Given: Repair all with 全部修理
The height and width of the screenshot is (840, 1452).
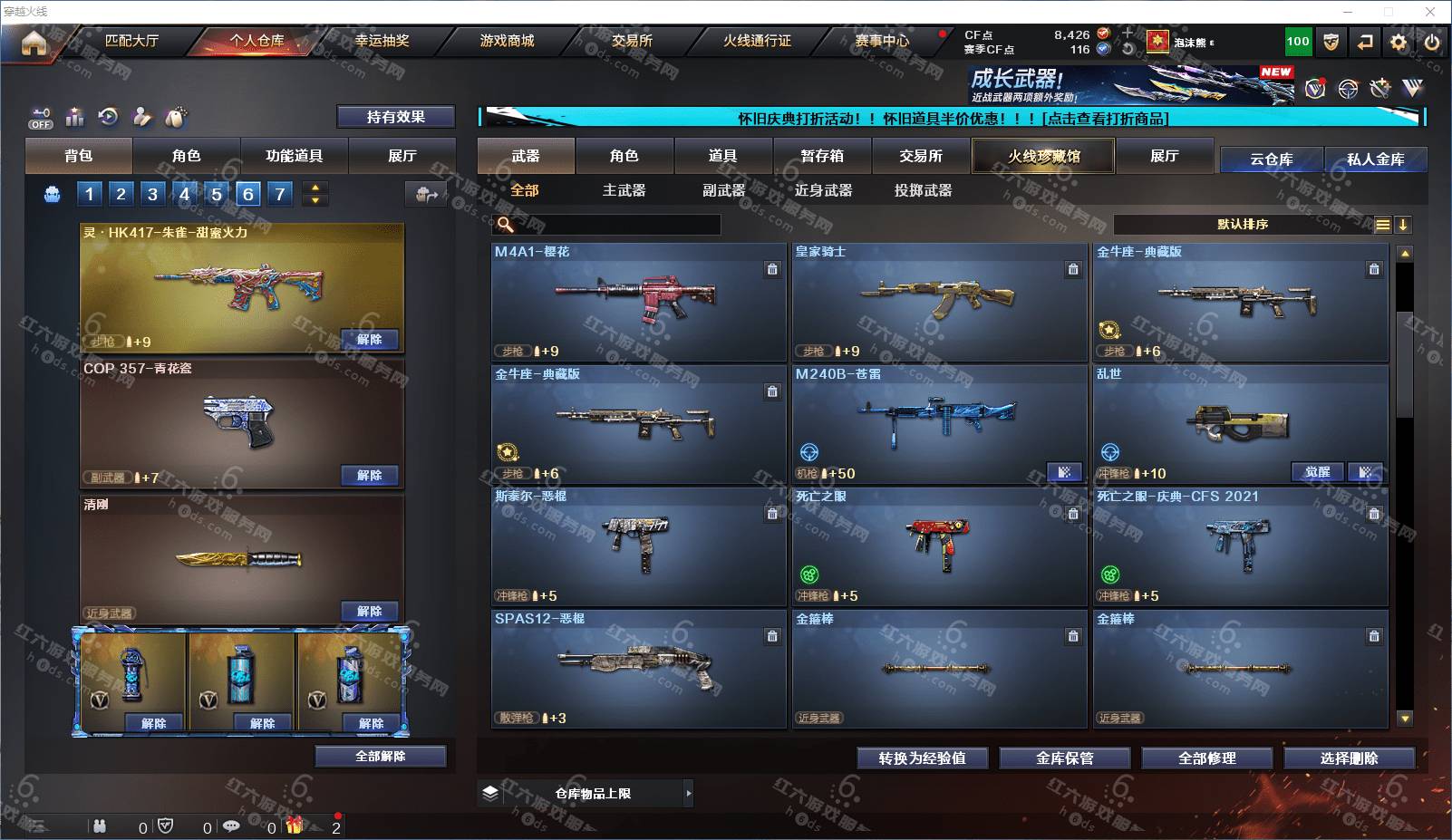Looking at the screenshot, I should (1206, 758).
